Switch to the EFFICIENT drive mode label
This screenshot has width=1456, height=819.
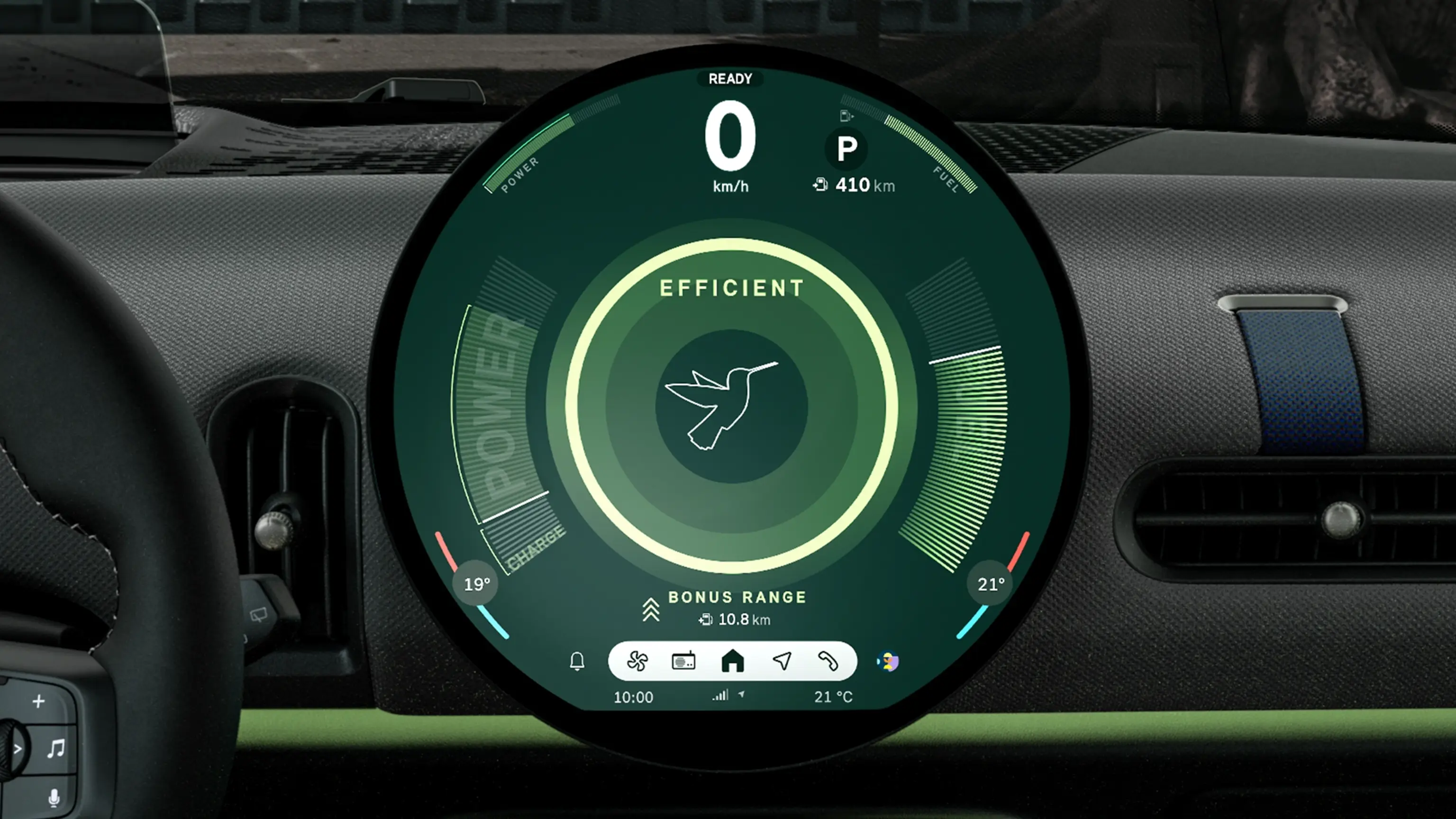(731, 287)
